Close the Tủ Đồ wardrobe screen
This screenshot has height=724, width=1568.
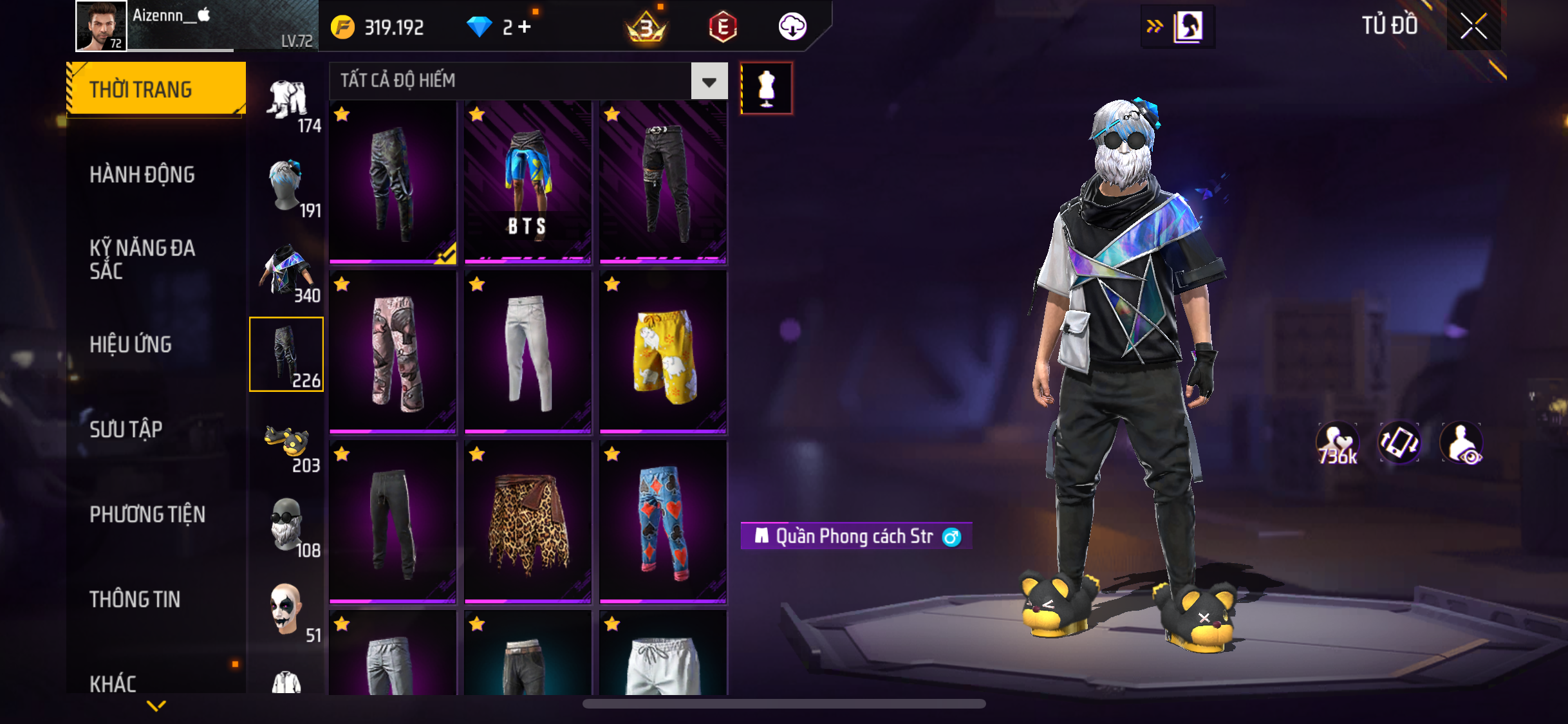[1473, 26]
